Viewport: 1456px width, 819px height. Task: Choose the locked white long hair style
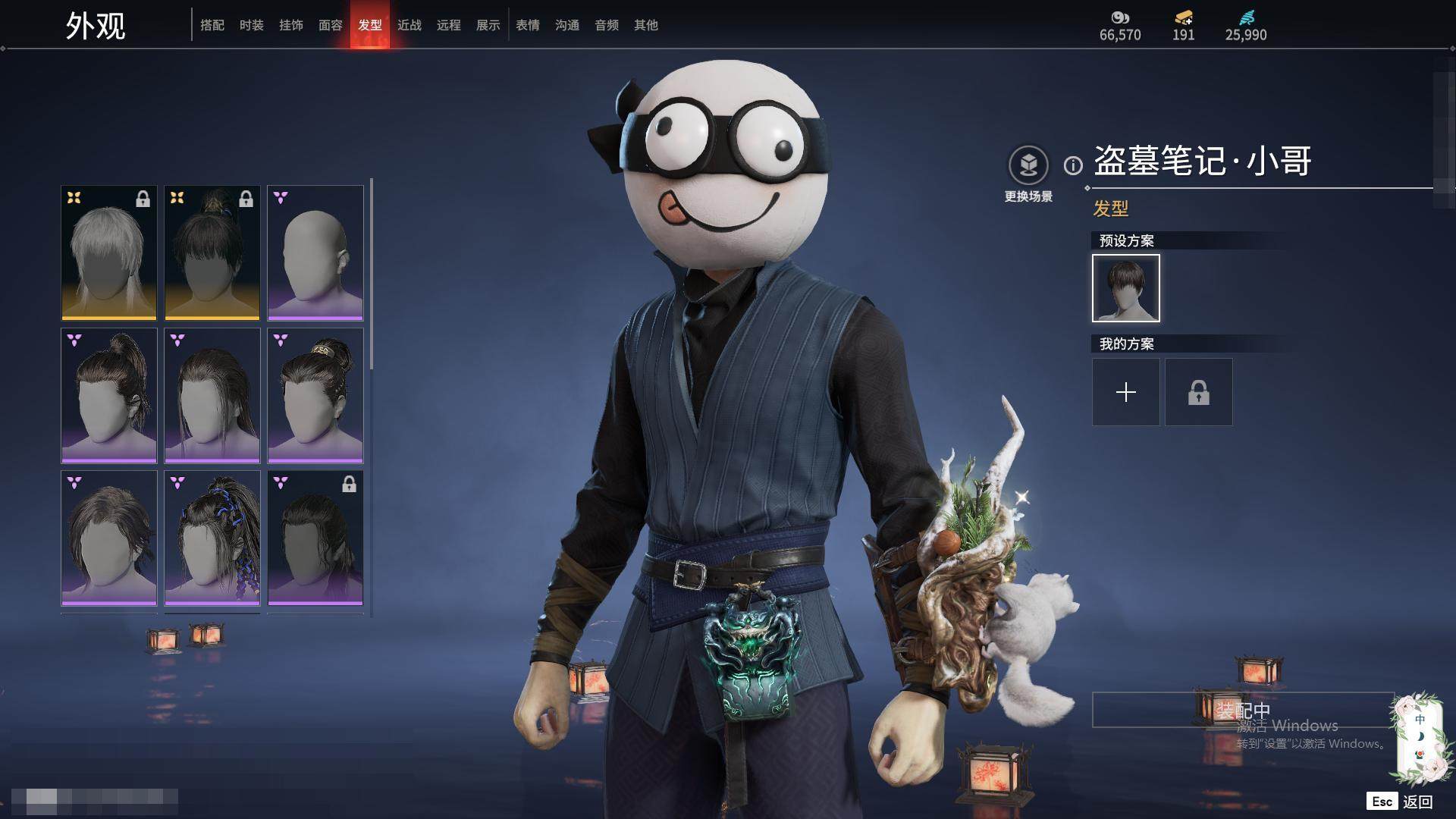pyautogui.click(x=109, y=253)
